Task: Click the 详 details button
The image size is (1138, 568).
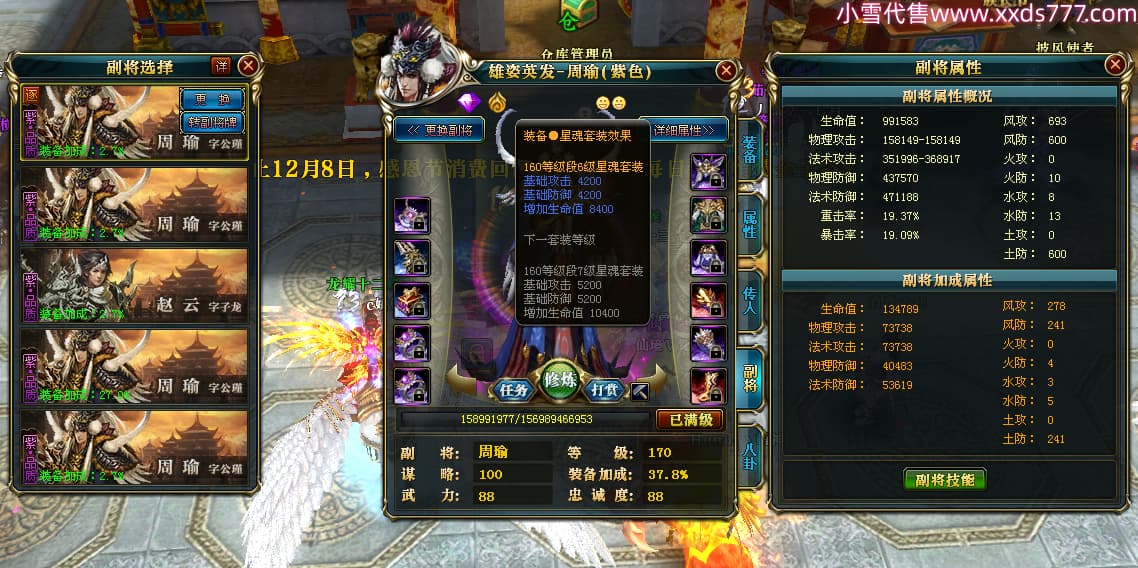Action: (221, 66)
